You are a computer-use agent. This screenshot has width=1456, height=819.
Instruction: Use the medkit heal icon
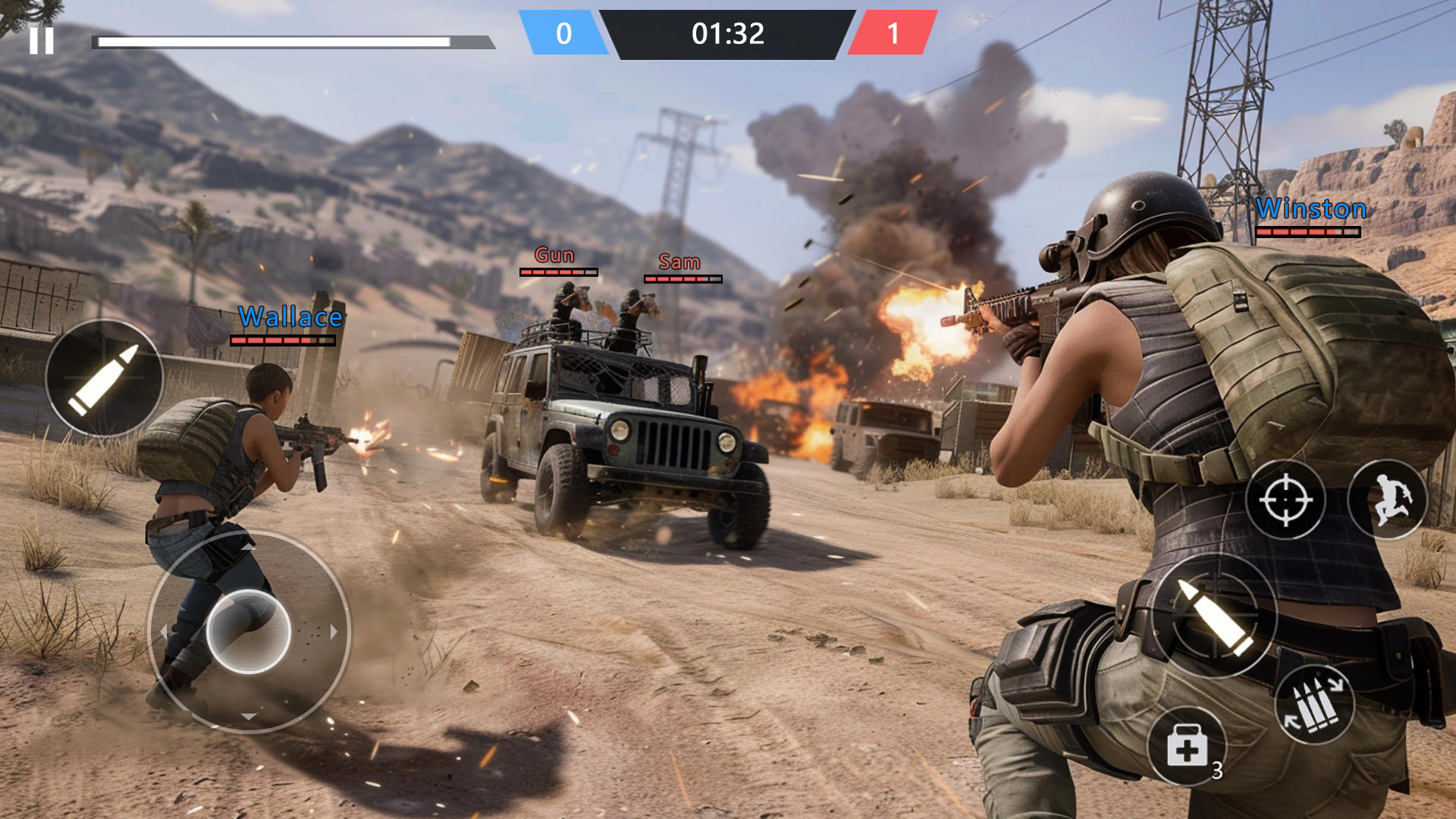coord(1187,747)
